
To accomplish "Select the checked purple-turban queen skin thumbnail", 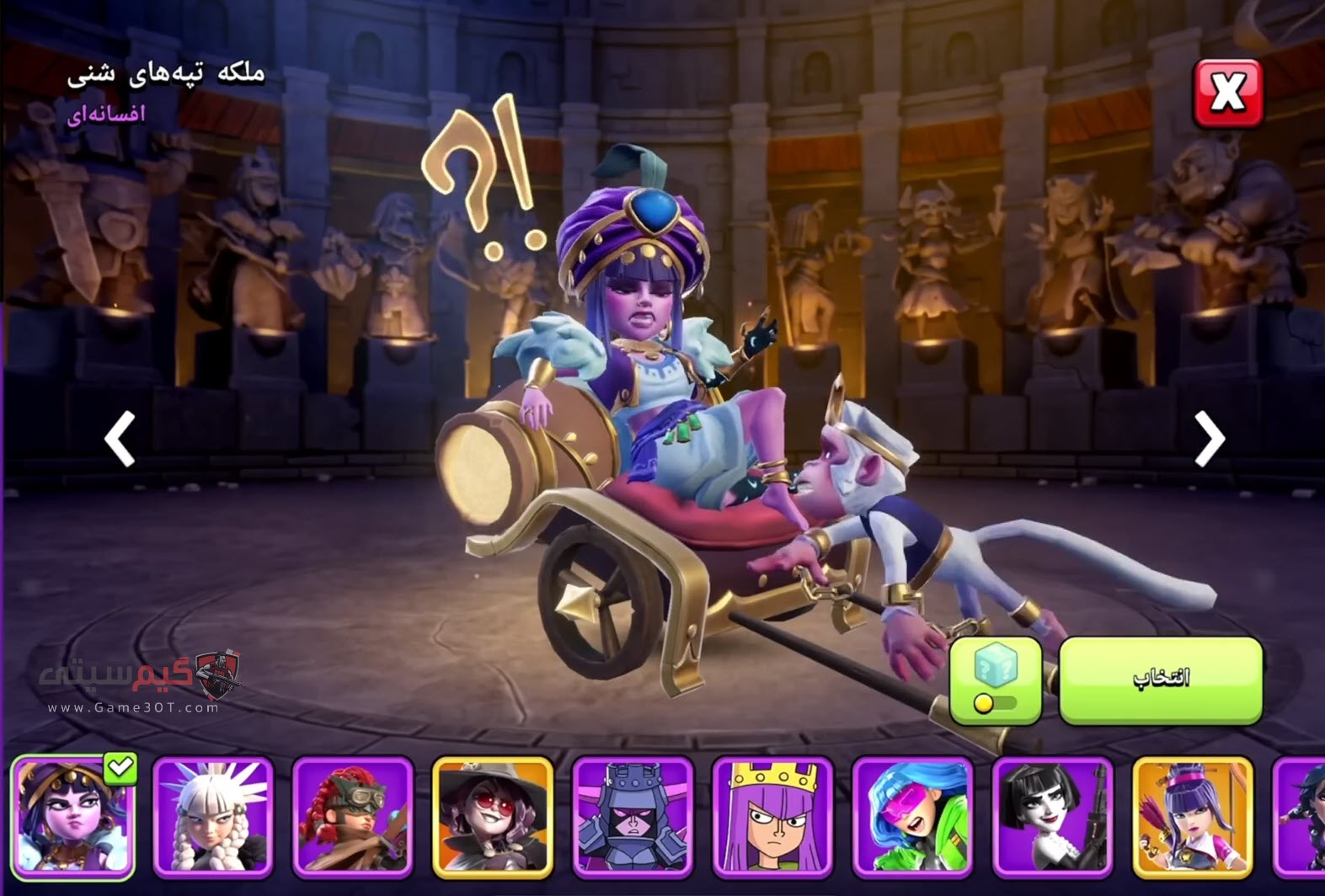I will [73, 816].
